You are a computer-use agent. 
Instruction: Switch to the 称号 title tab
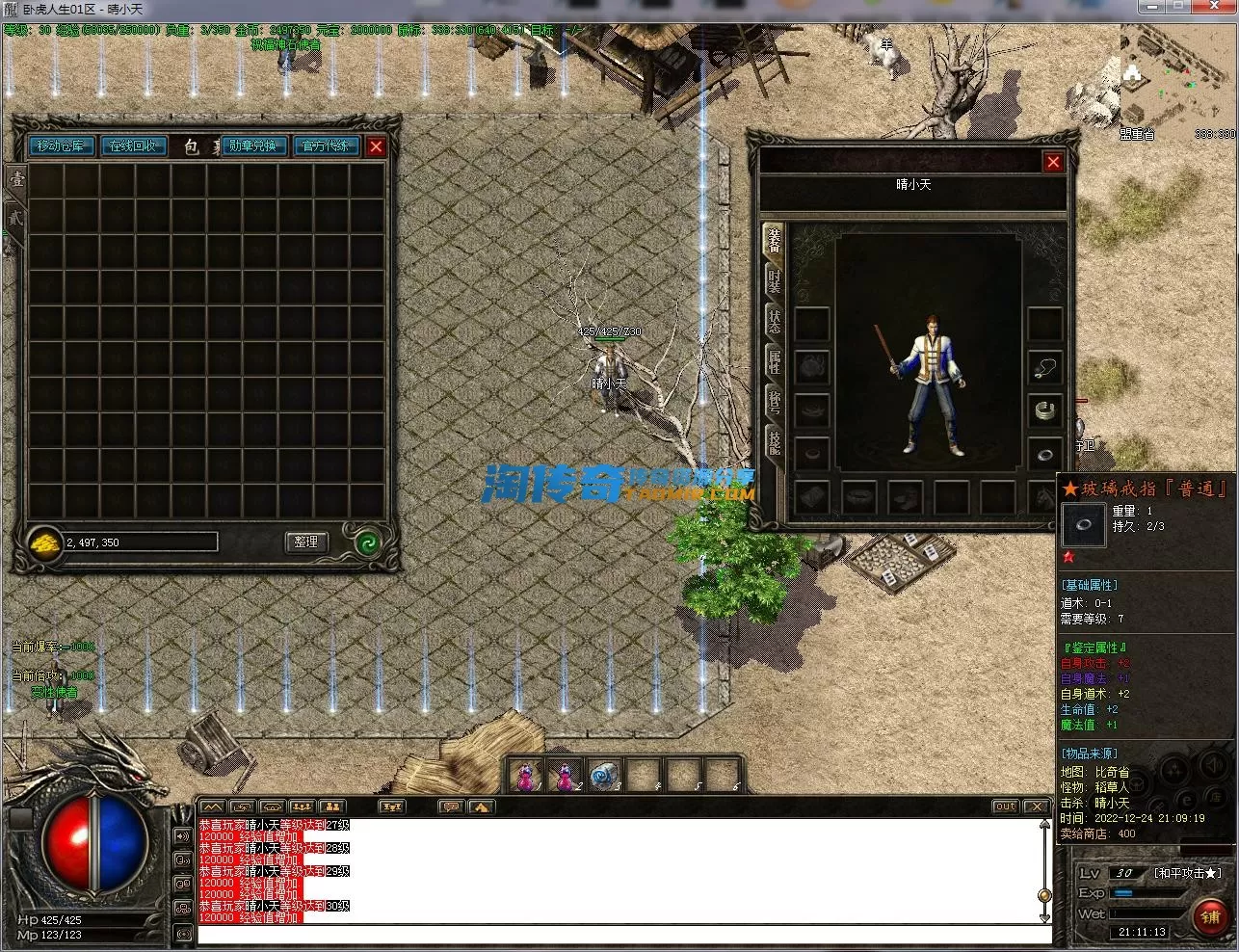point(774,401)
